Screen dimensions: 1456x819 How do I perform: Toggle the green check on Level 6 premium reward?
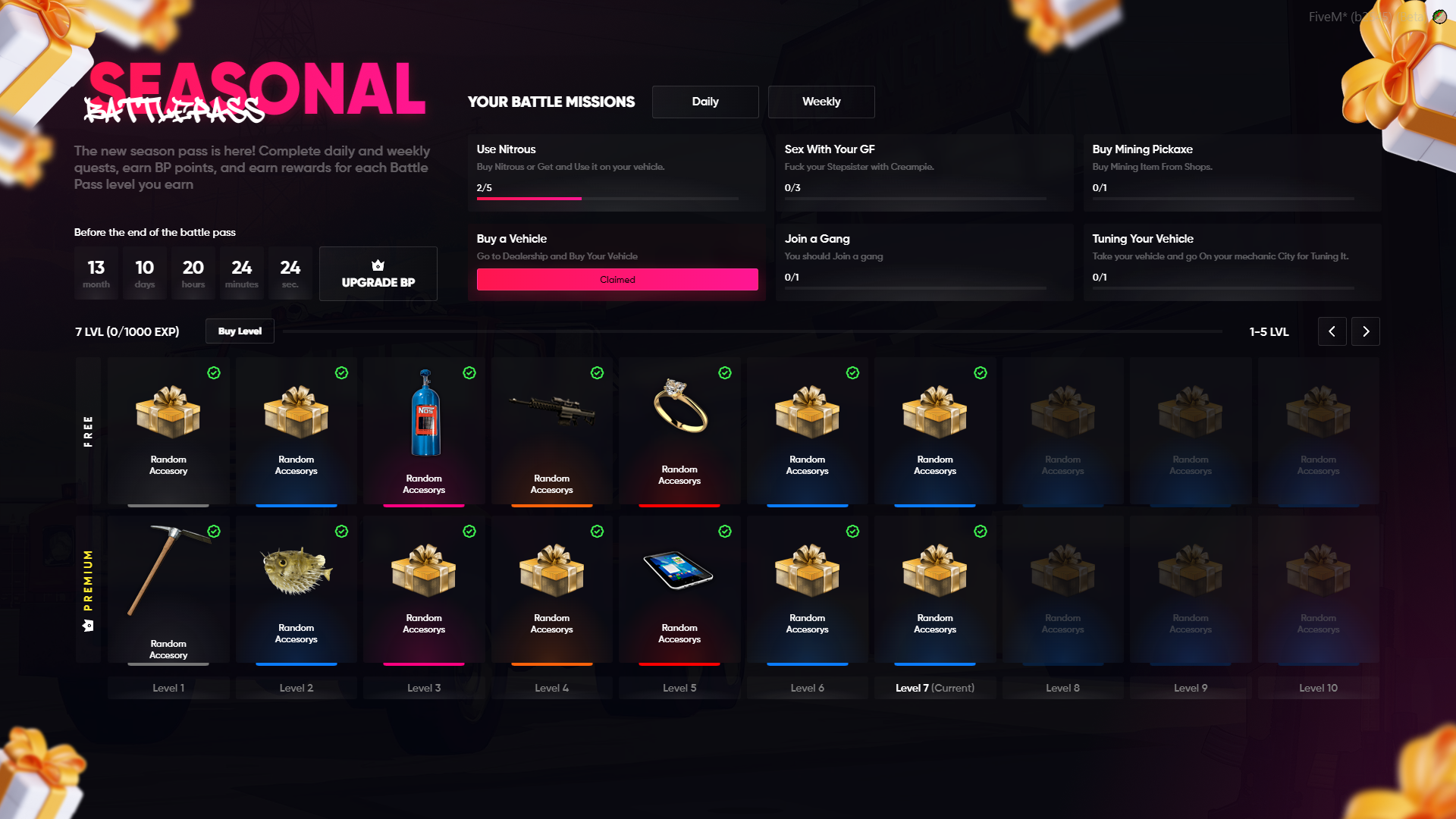(852, 532)
